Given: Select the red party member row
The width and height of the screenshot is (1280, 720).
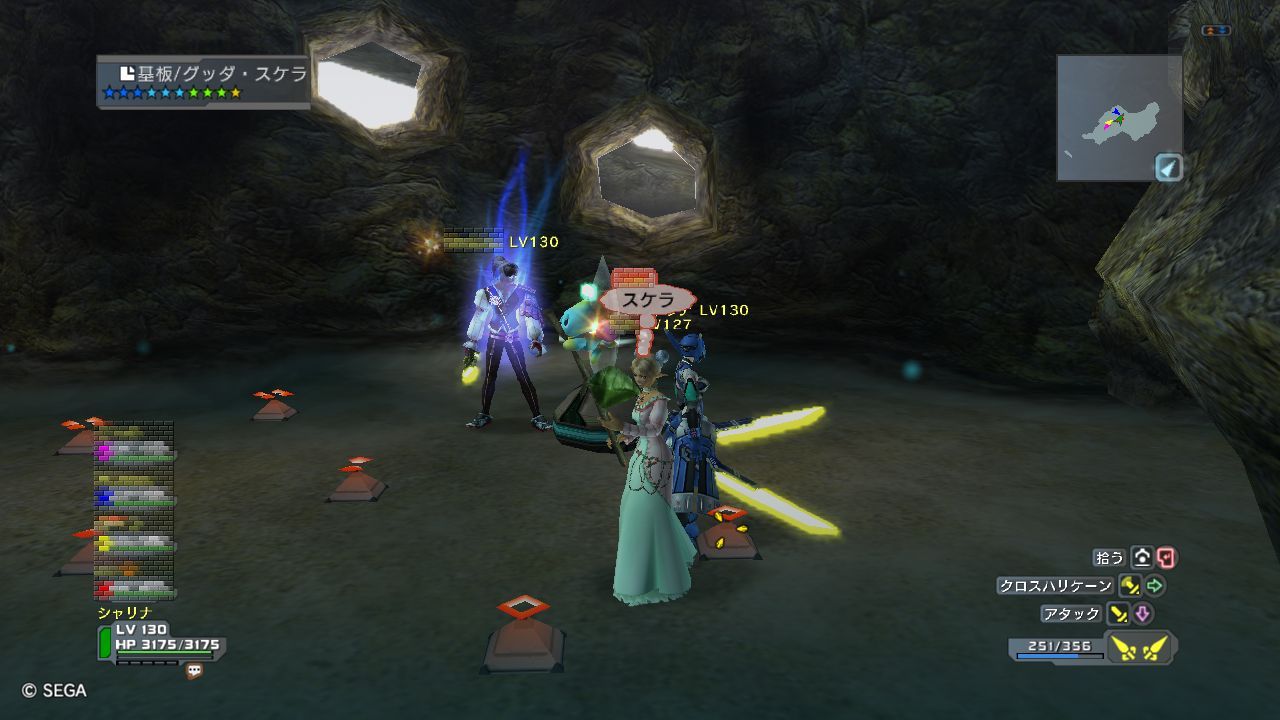Looking at the screenshot, I should pos(135,588).
